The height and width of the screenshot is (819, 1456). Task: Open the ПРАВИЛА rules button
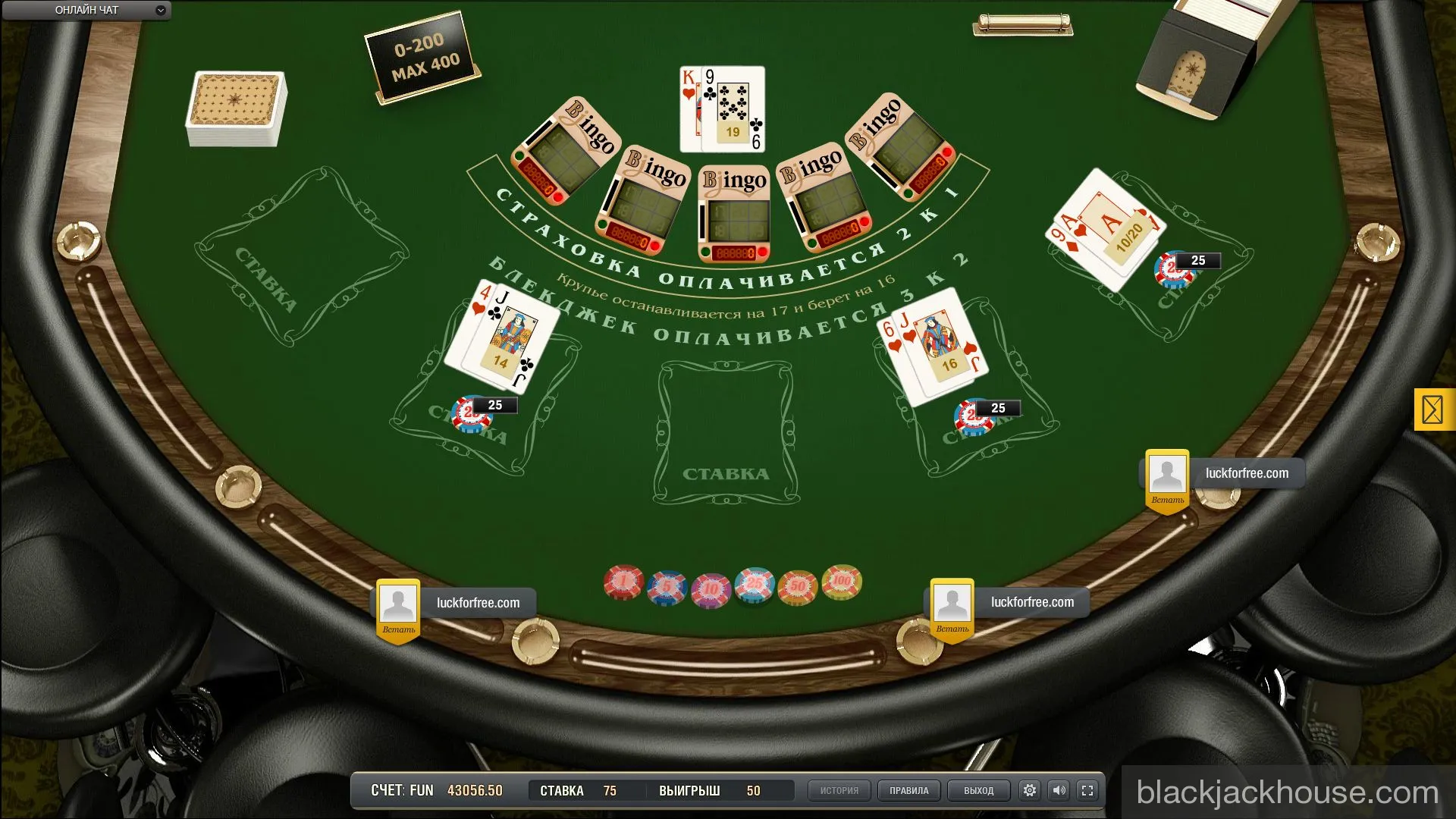[x=908, y=789]
